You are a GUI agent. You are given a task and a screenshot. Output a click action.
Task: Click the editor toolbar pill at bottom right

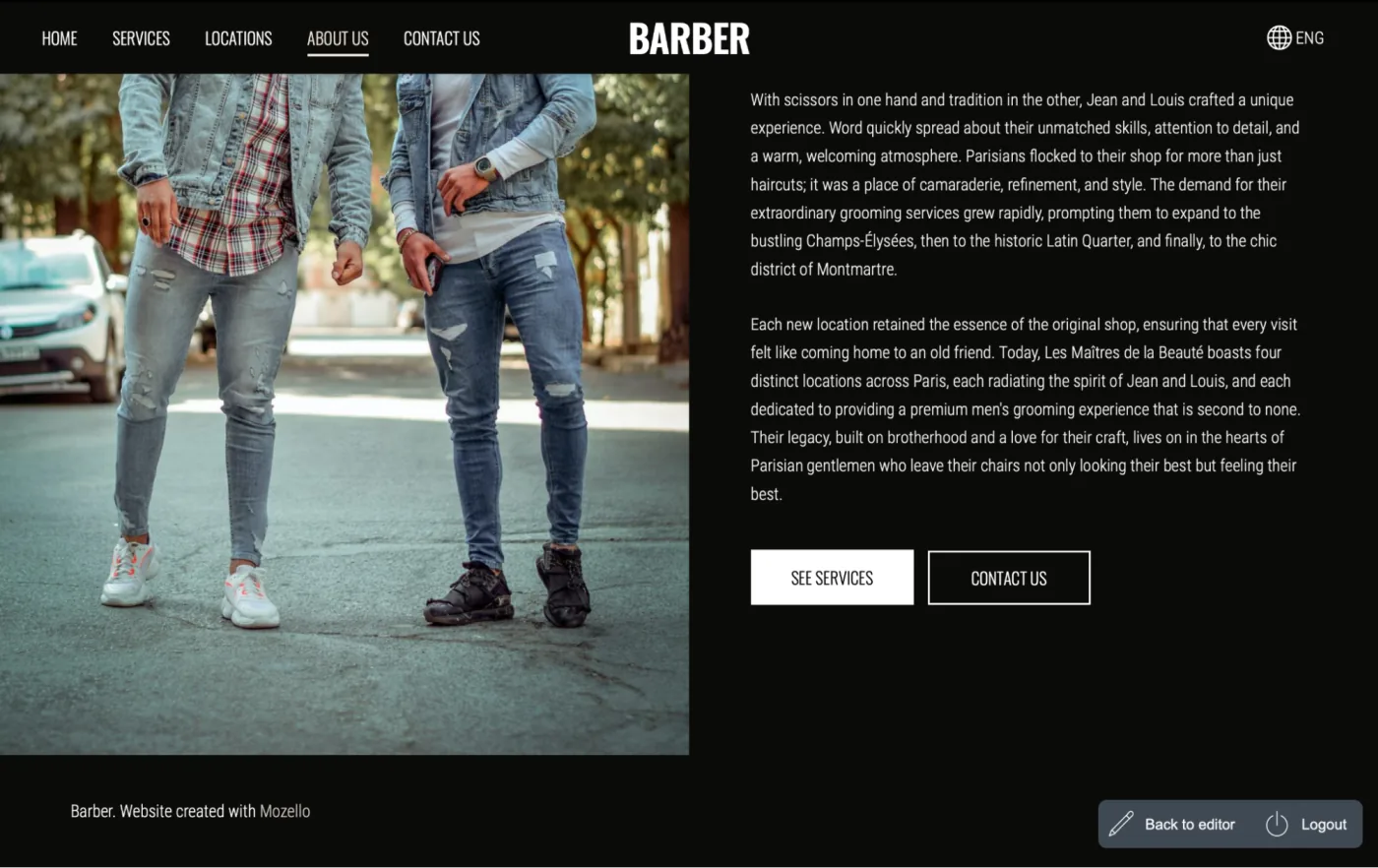pyautogui.click(x=1229, y=824)
